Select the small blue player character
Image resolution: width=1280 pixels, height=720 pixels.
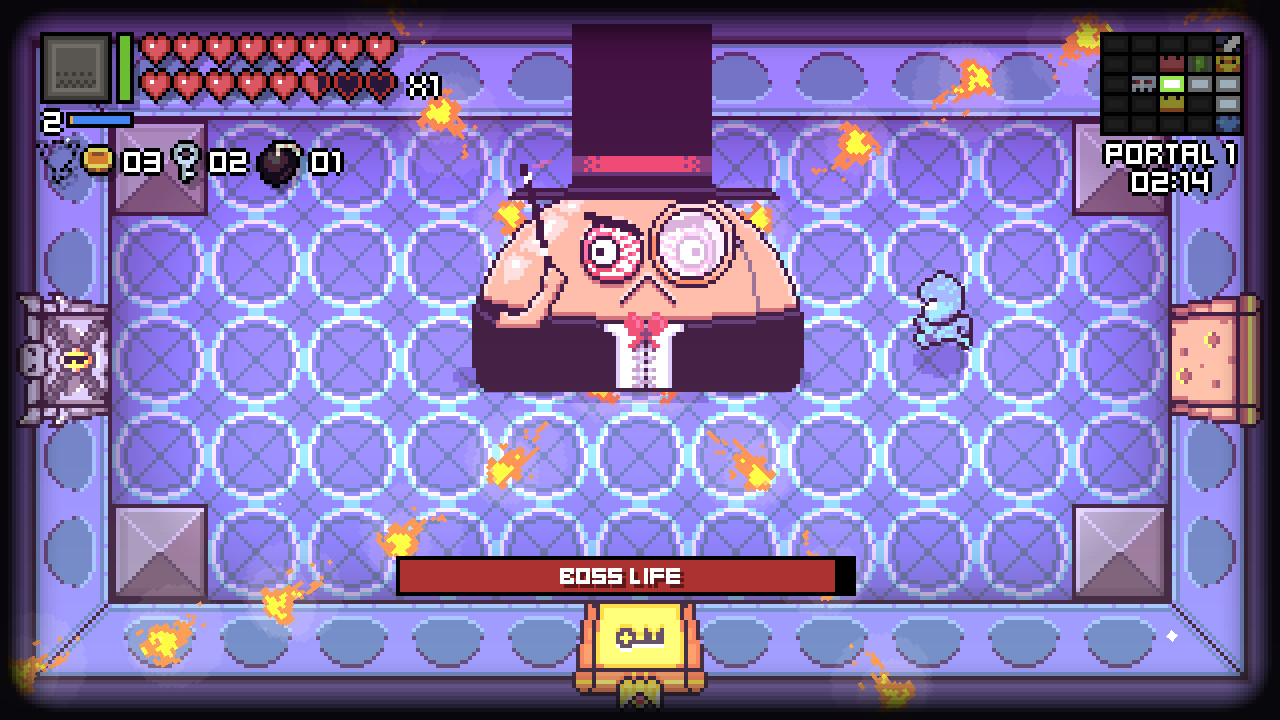click(938, 310)
